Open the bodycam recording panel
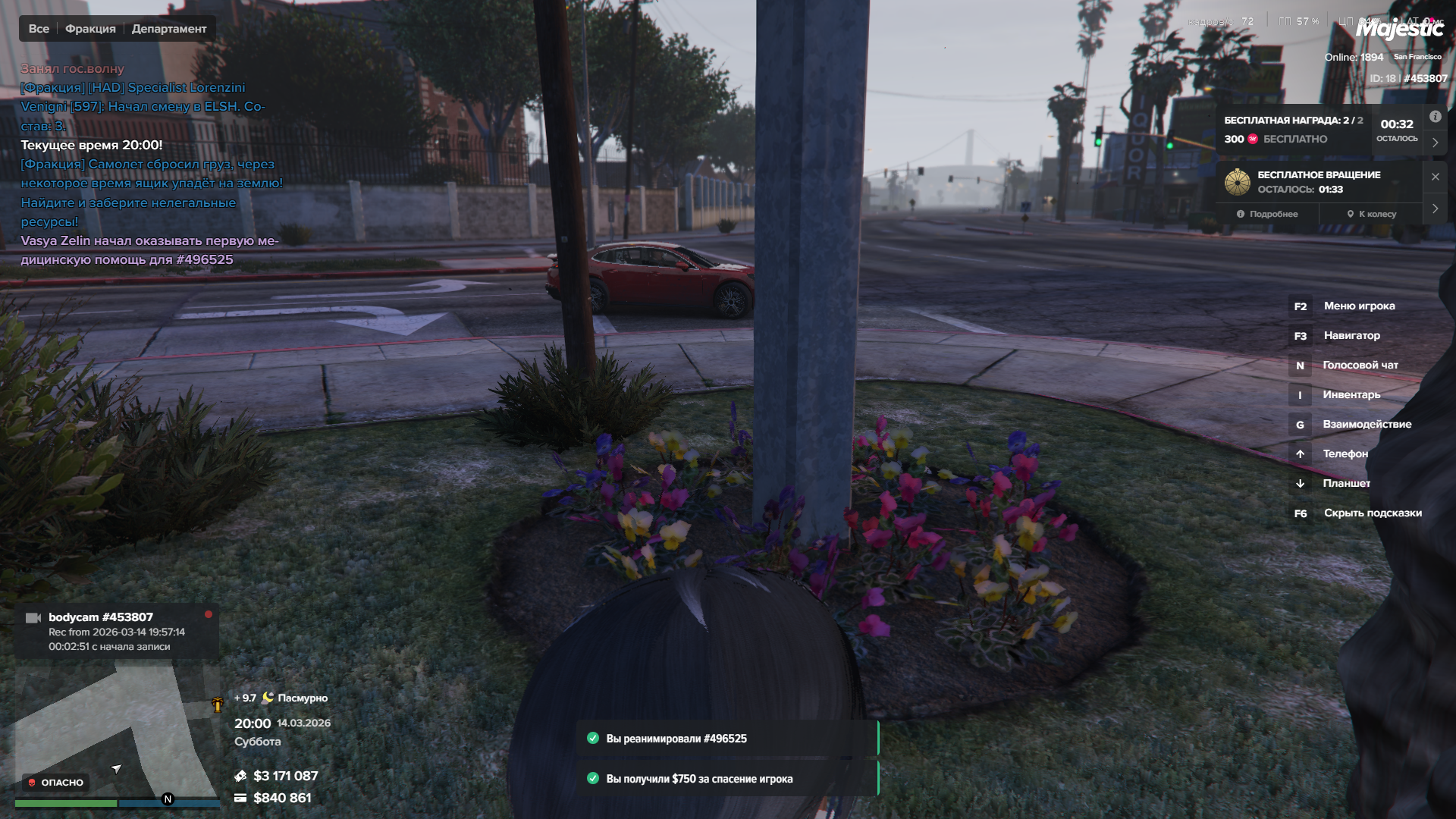Image resolution: width=1456 pixels, height=819 pixels. 117,631
